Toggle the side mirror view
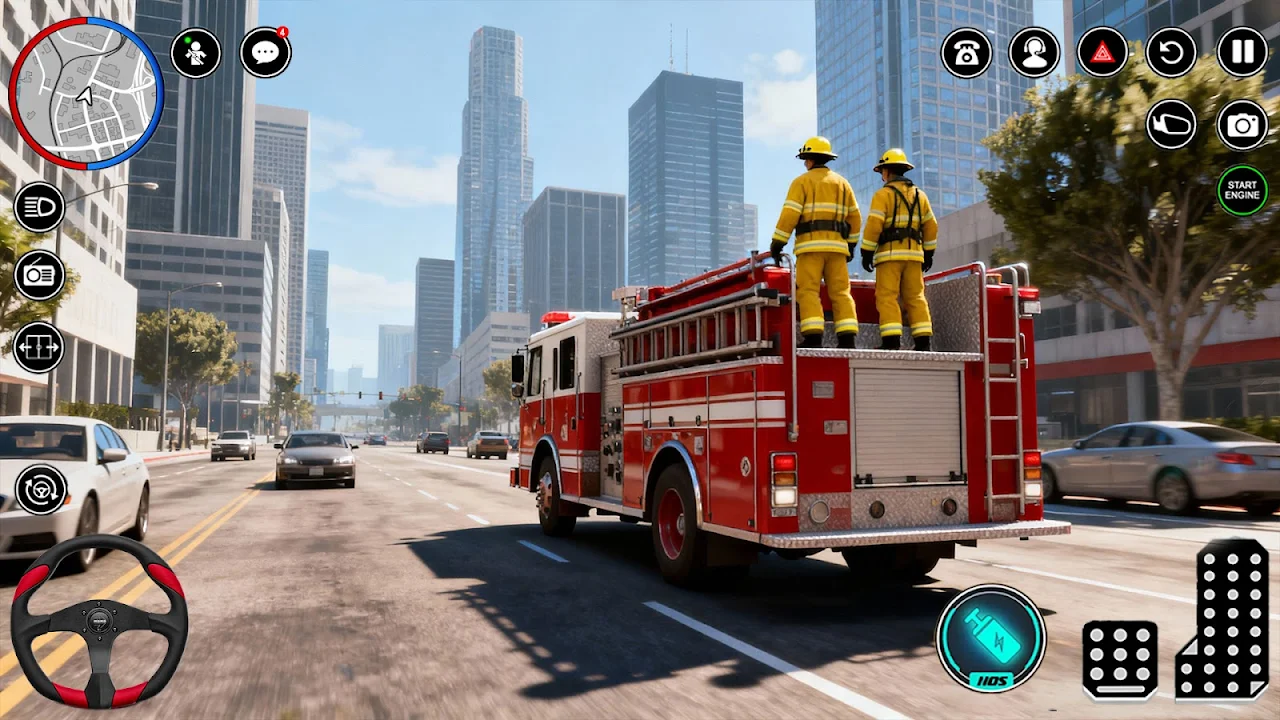 1171,124
